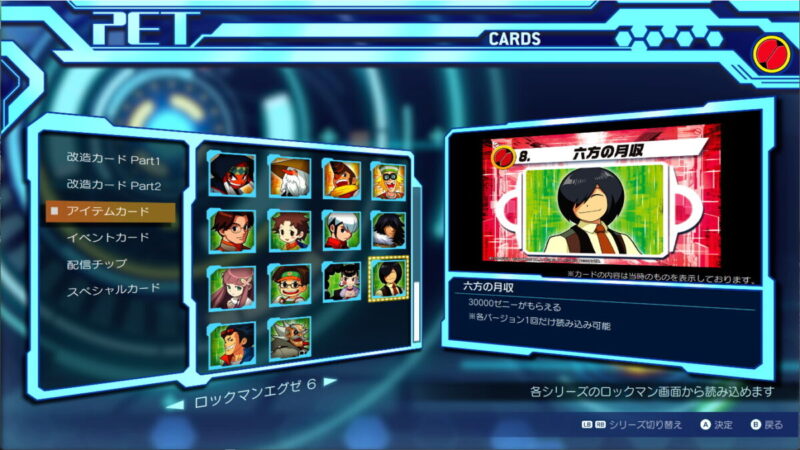This screenshot has width=800, height=450.
Task: Choose the yellow-beaked bird Navi card
Action: tap(341, 176)
